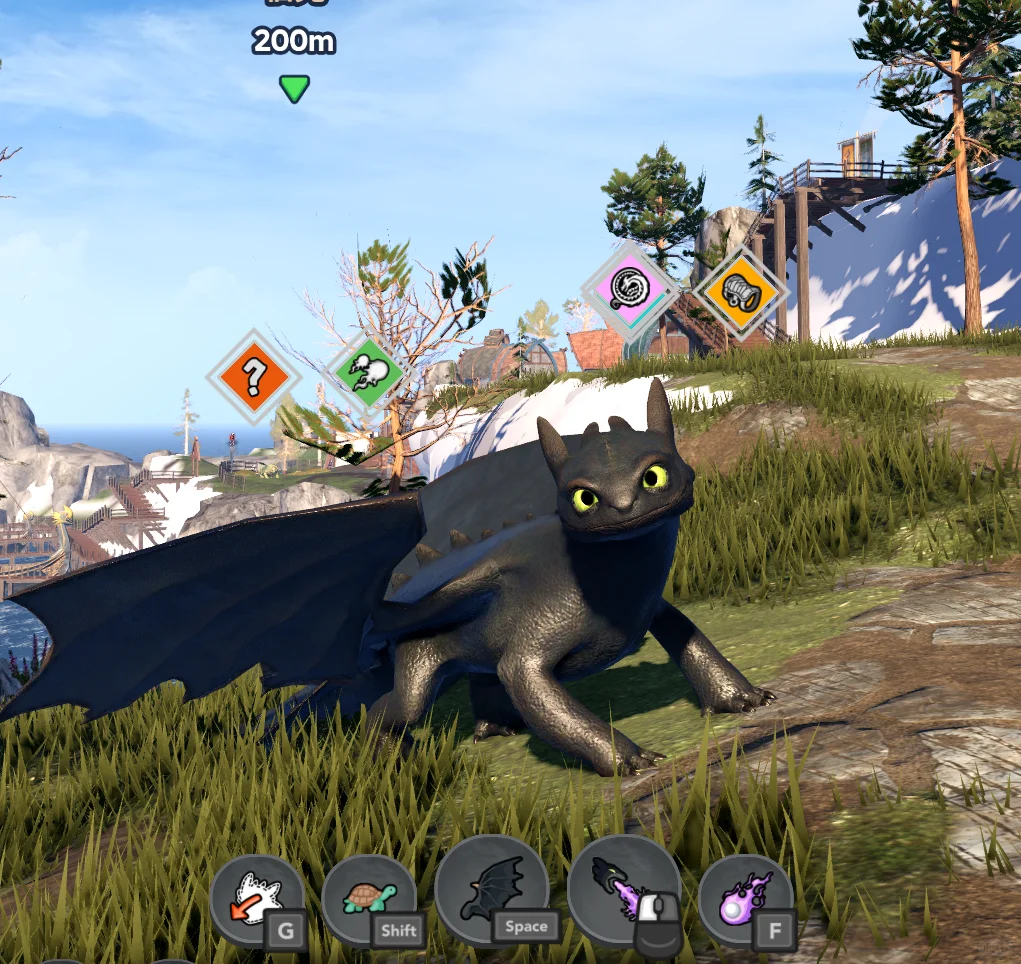1021x964 pixels.
Task: Choose the pink coiled dragon marker
Action: [x=630, y=288]
